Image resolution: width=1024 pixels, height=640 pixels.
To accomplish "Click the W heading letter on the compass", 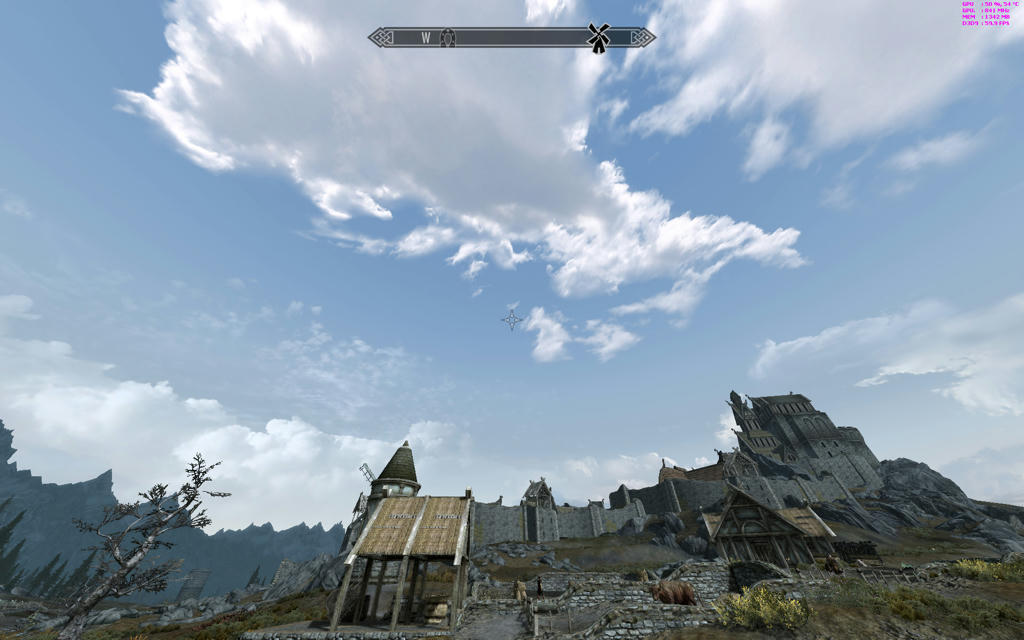I will [425, 38].
